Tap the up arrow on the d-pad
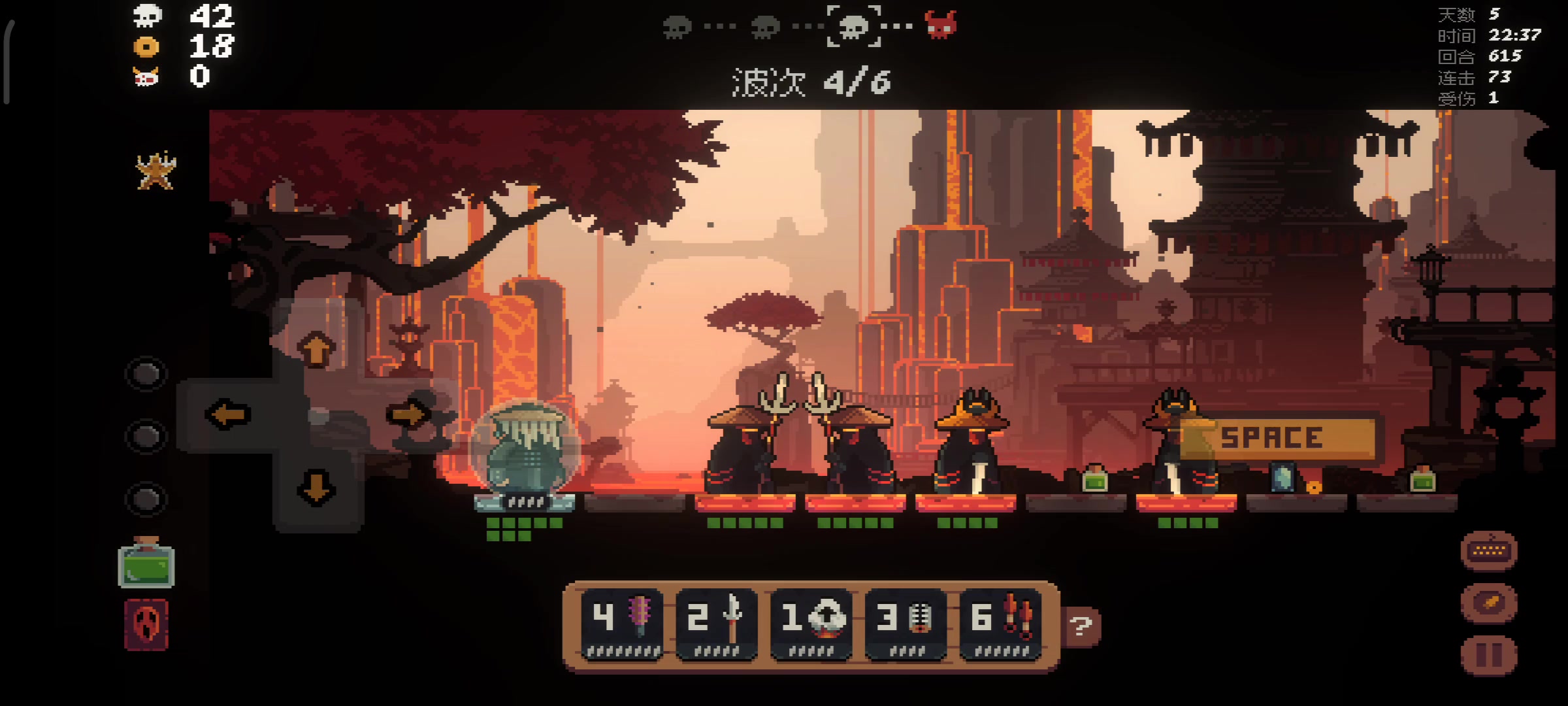The height and width of the screenshot is (706, 1568). coord(317,349)
